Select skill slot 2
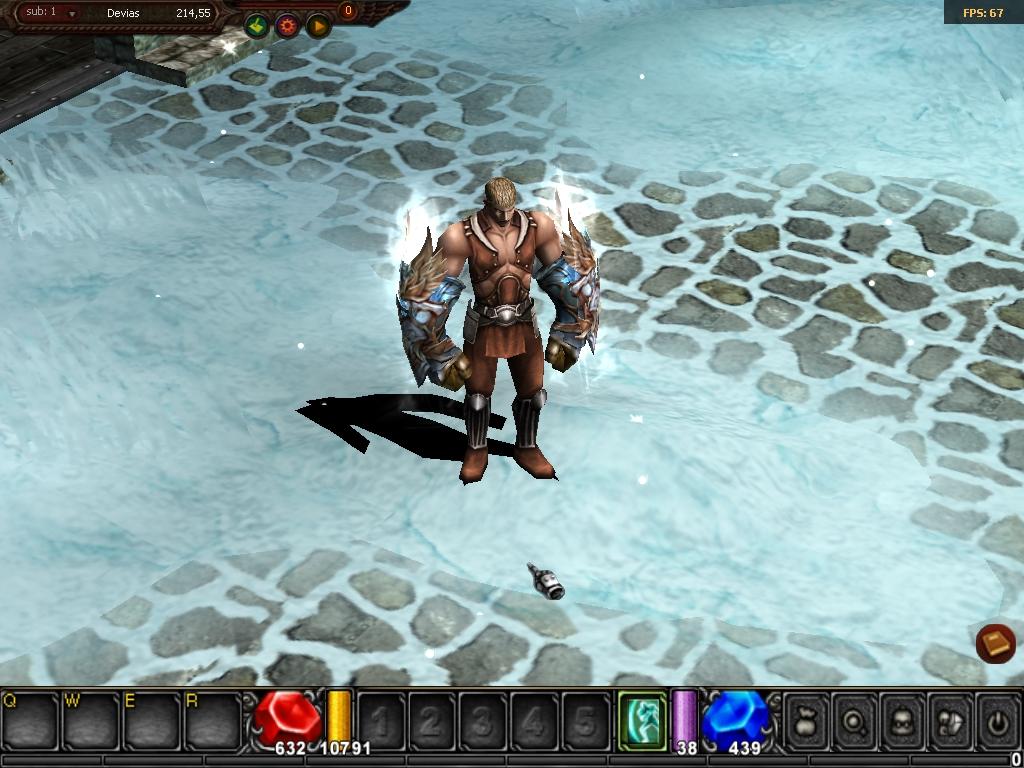Viewport: 1024px width, 768px height. click(432, 720)
